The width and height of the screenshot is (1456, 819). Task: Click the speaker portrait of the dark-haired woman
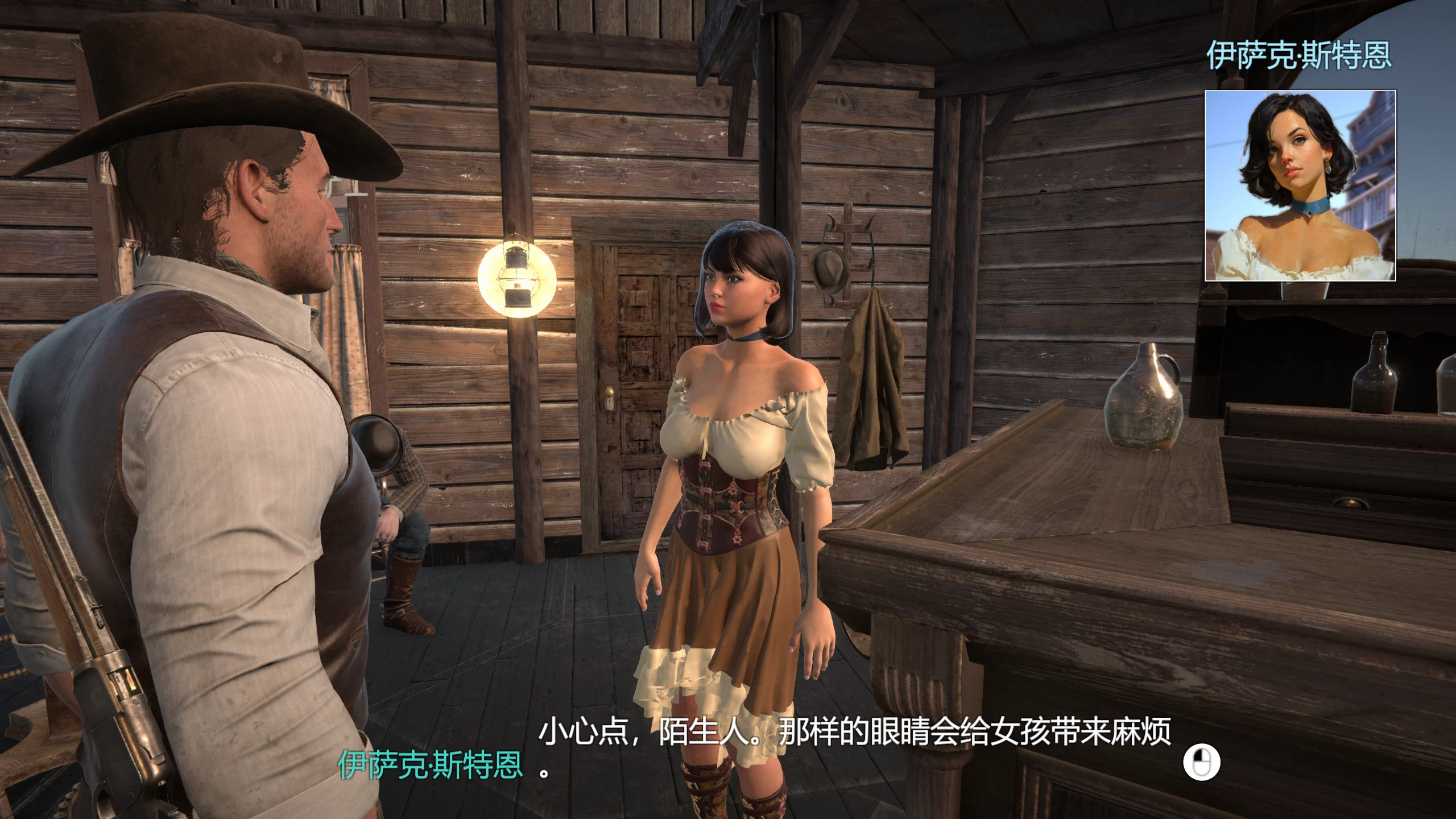1300,185
